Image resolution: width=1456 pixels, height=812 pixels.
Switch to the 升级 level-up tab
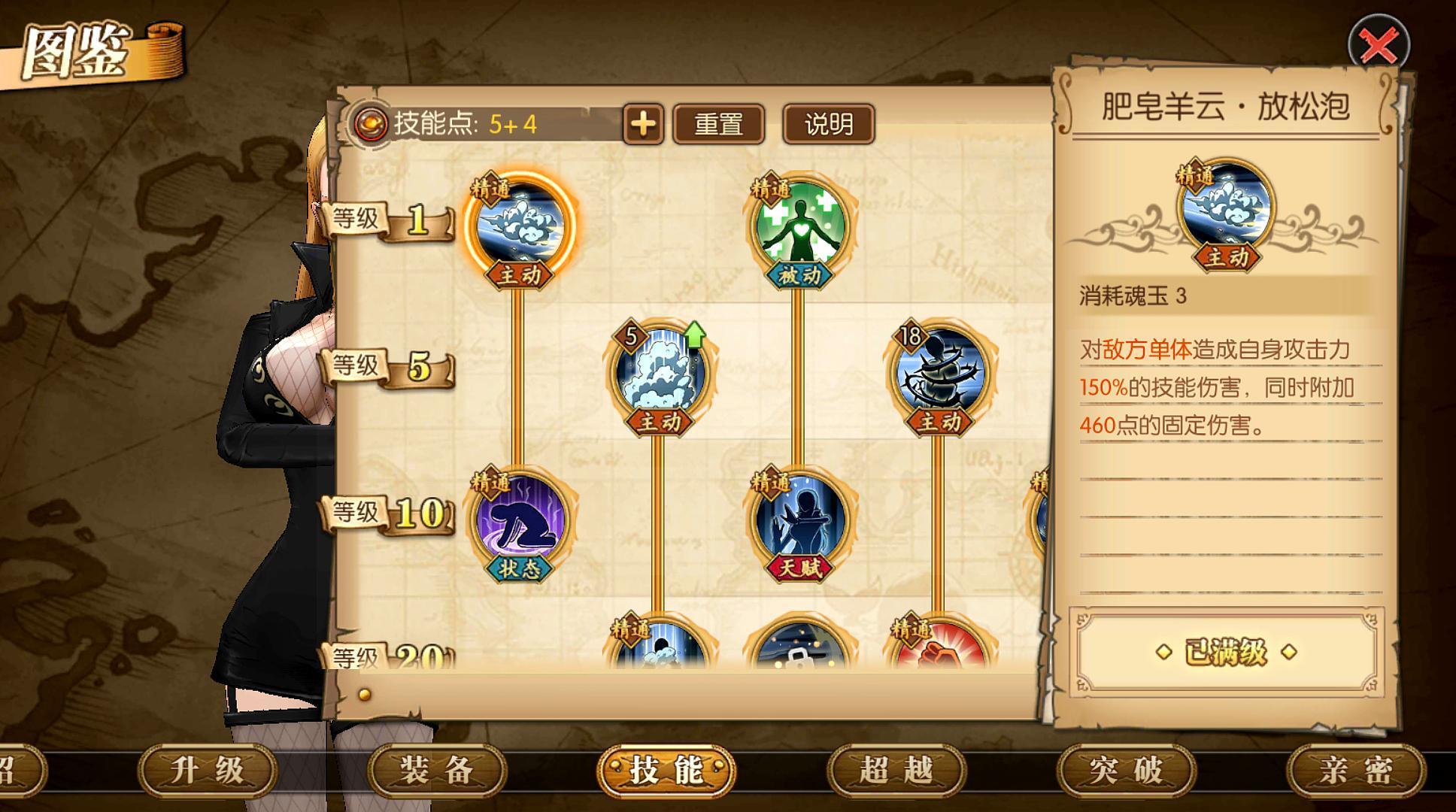click(208, 770)
